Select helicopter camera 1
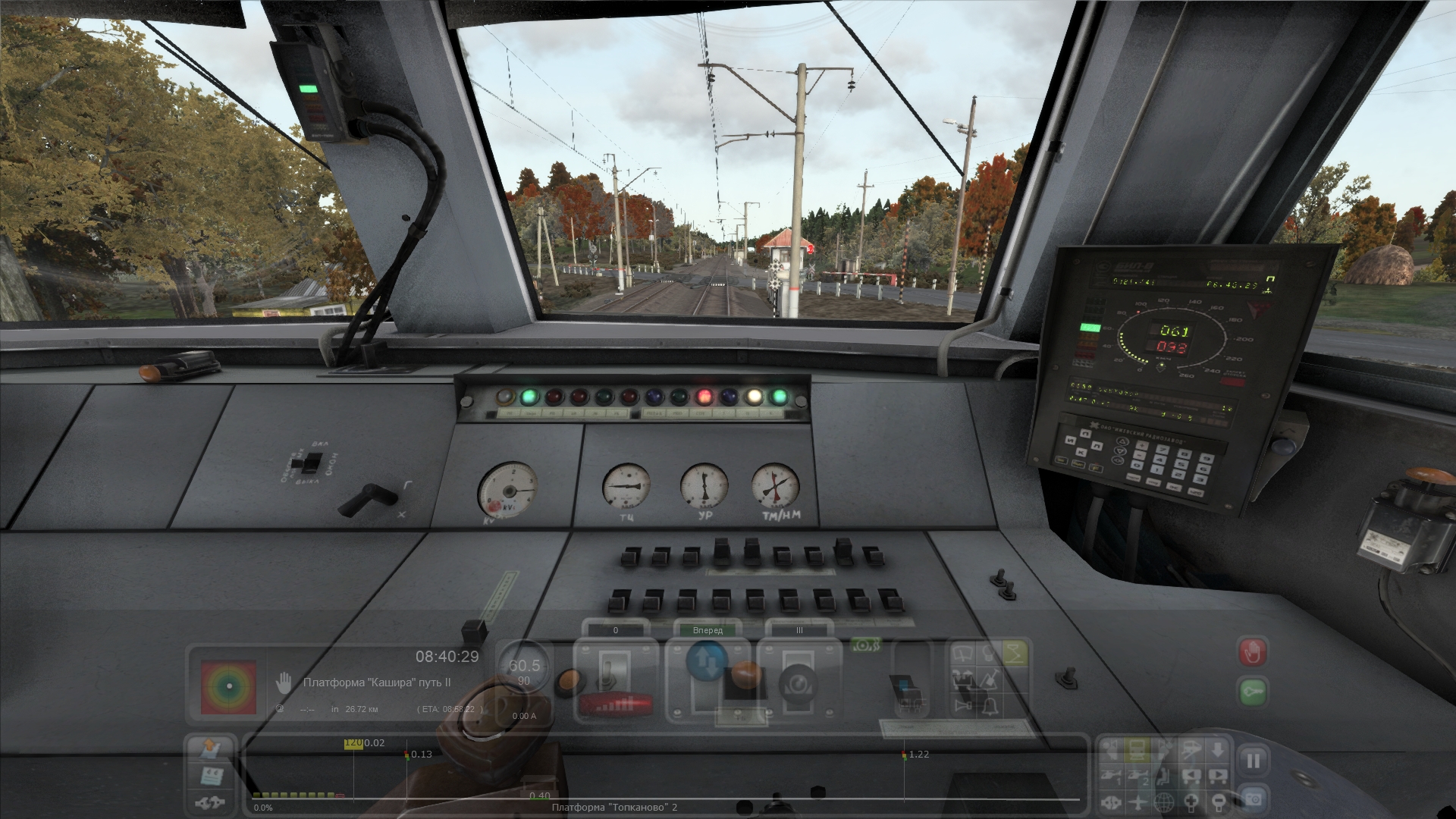The image size is (1456, 819). [1112, 777]
